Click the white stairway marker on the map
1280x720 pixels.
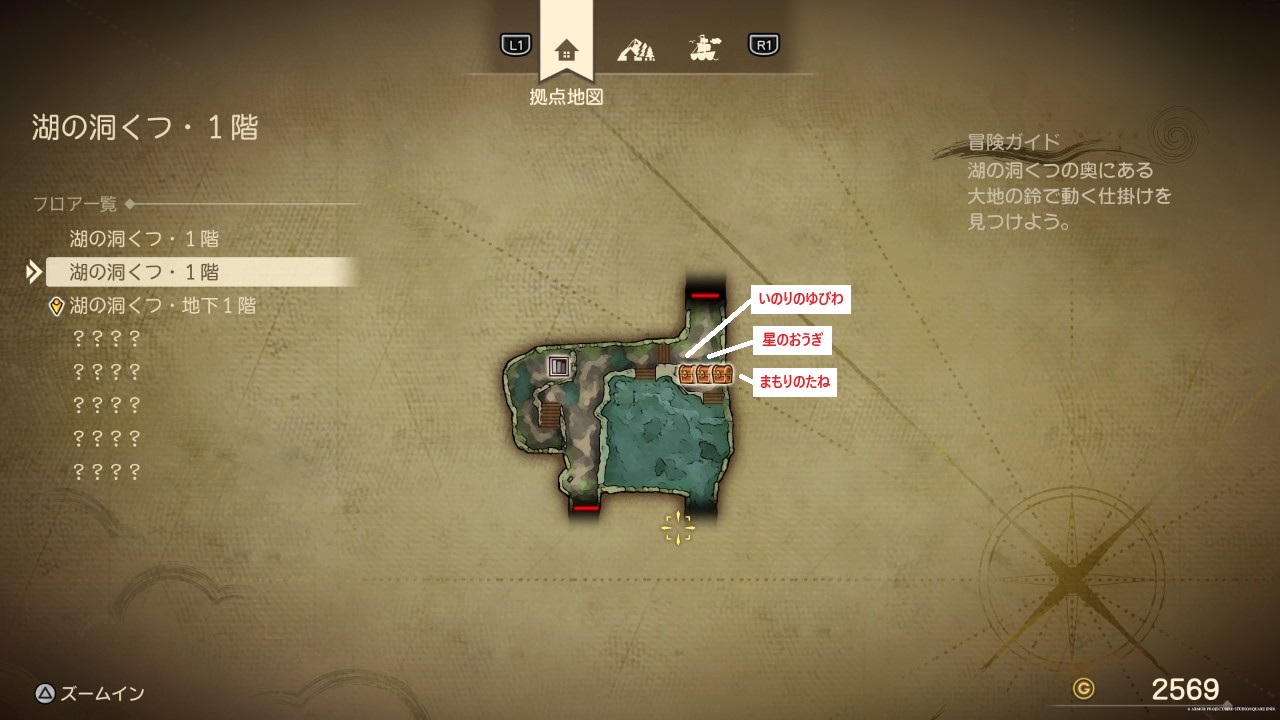pyautogui.click(x=559, y=366)
